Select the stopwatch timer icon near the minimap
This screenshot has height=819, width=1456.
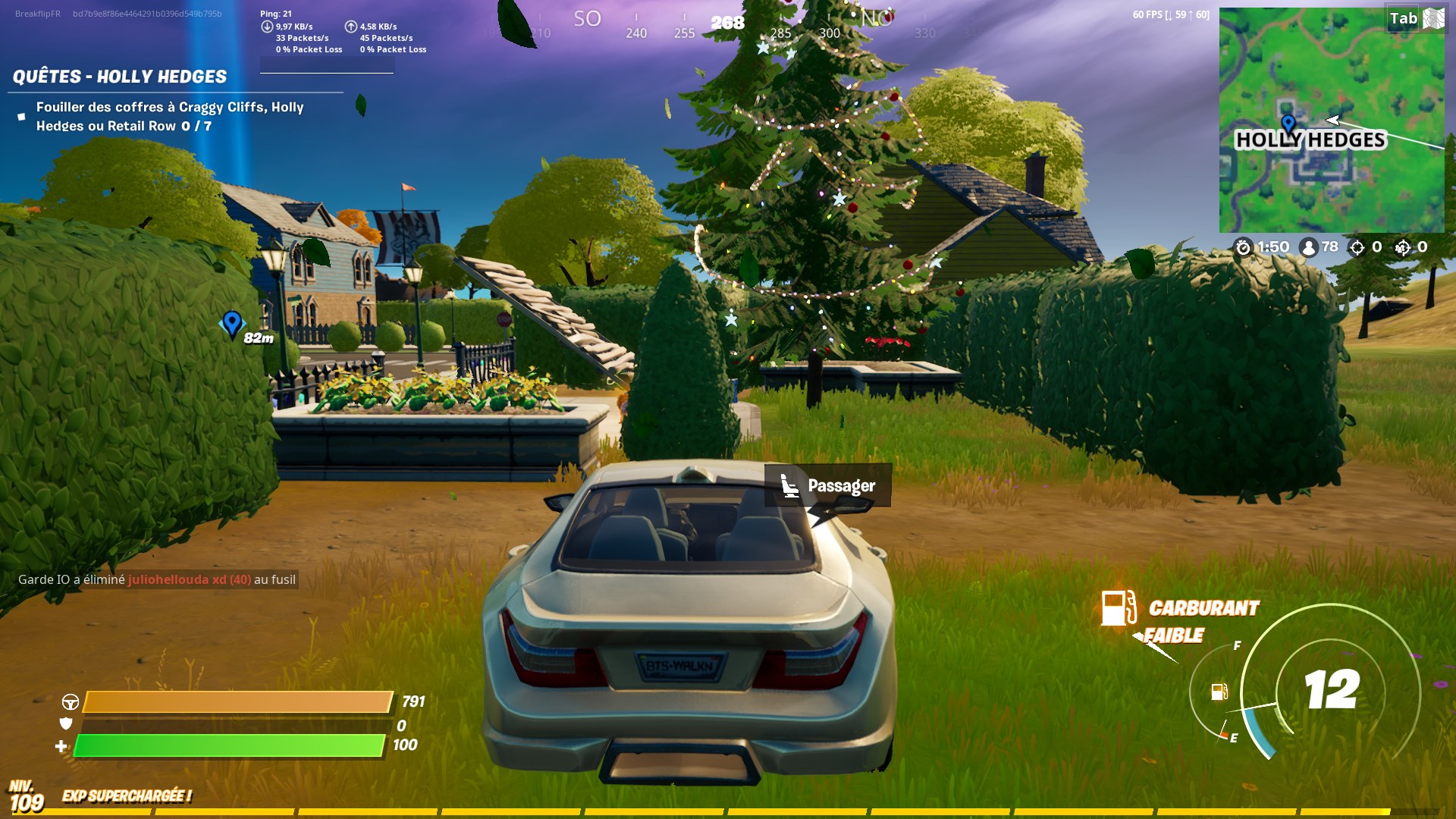[x=1244, y=247]
